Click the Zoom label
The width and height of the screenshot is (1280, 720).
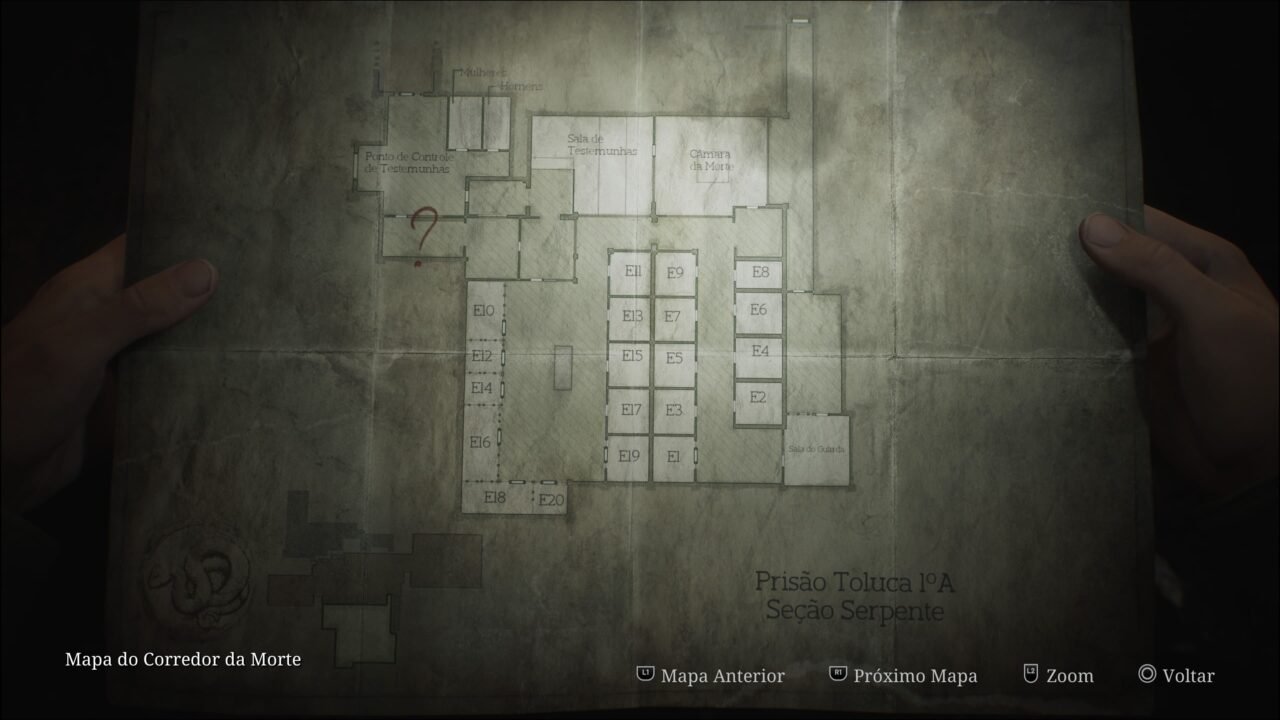(1070, 676)
